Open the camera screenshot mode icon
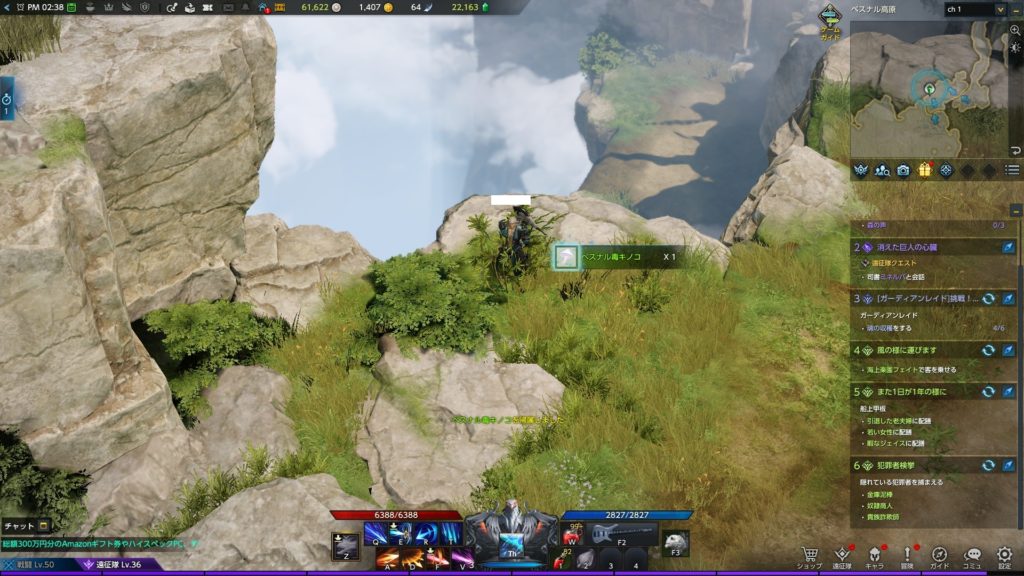 903,170
